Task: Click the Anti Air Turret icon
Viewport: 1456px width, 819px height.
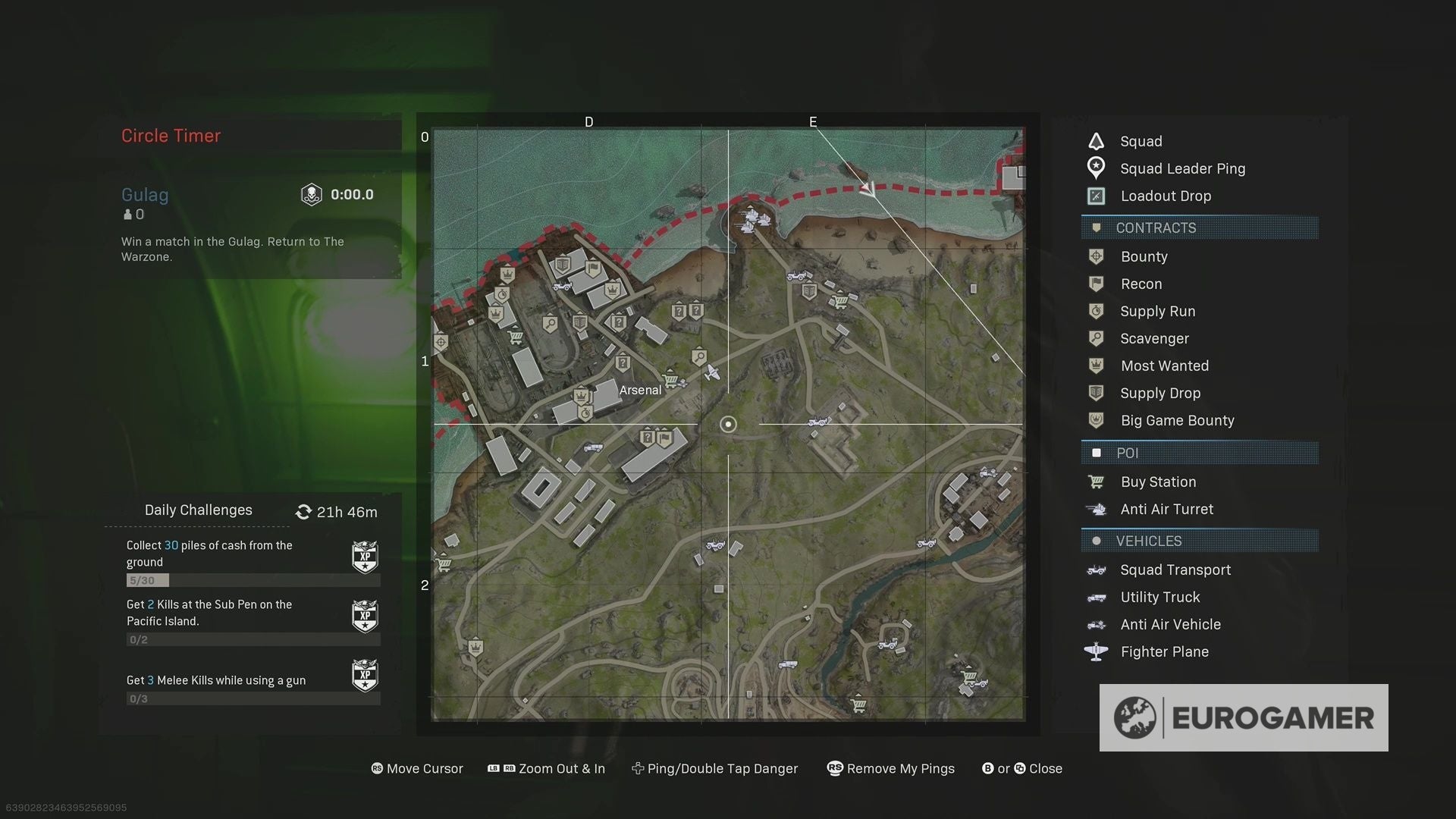Action: click(x=1097, y=509)
